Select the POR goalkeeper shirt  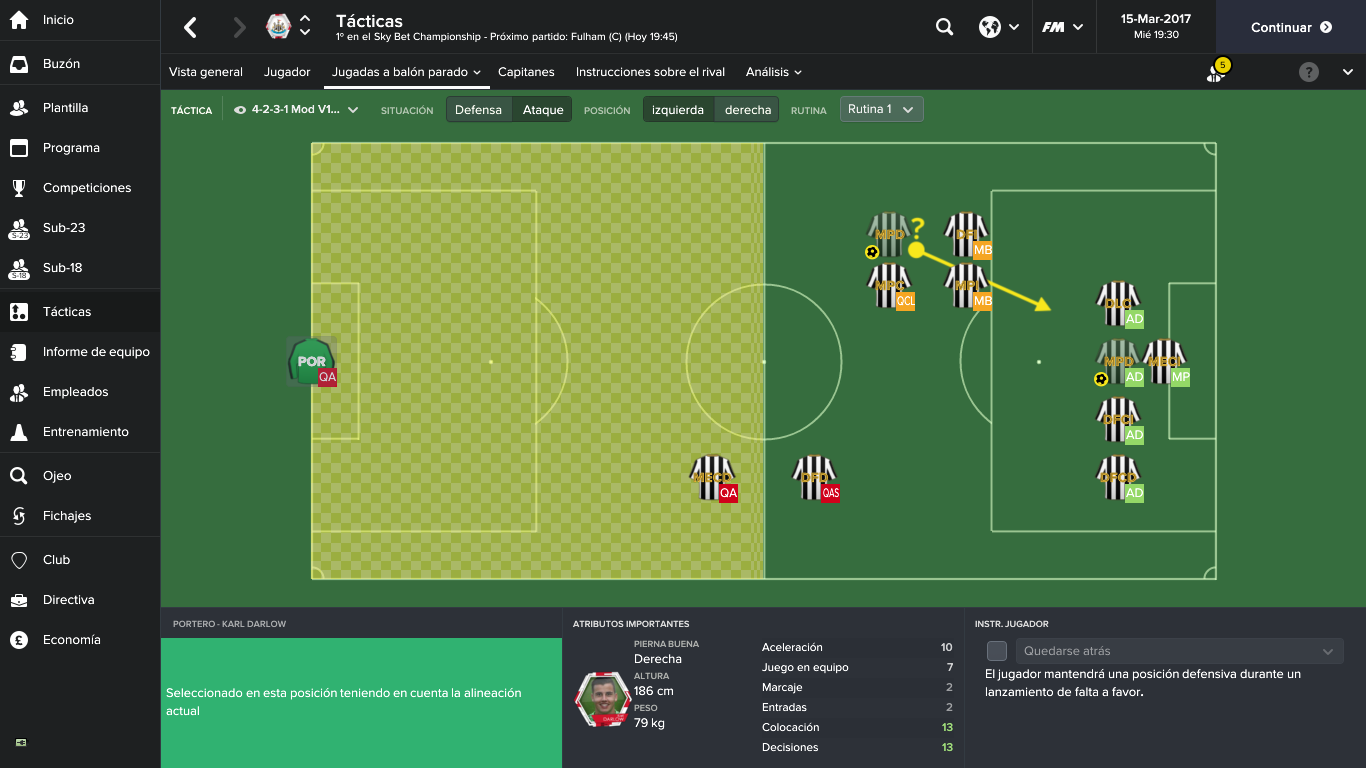click(x=310, y=361)
